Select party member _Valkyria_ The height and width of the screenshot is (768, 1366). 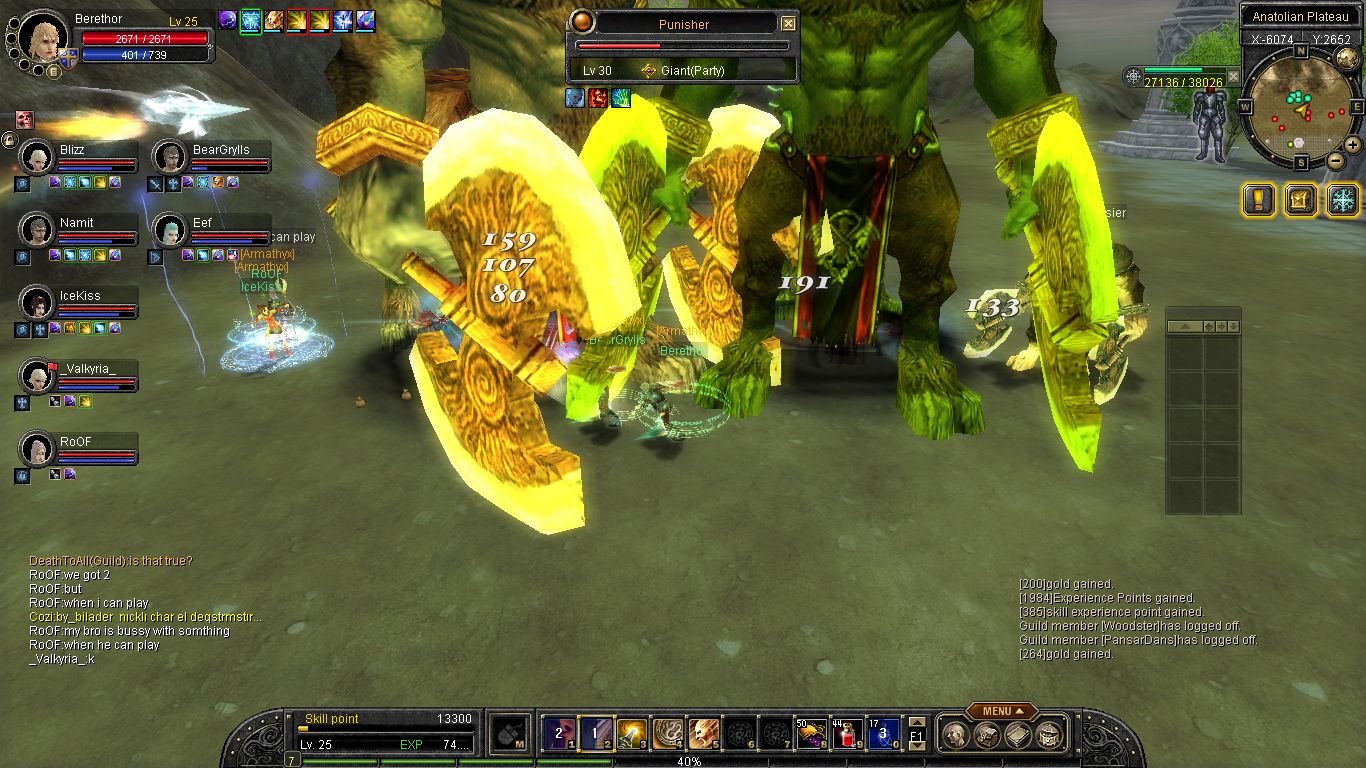coord(37,376)
